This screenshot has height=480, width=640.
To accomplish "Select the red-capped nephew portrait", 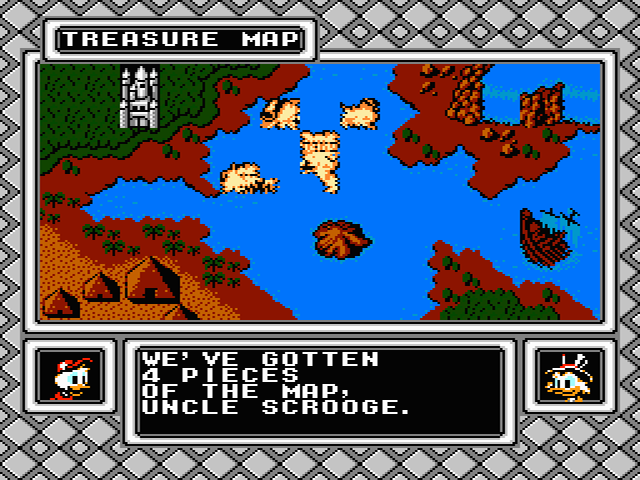I will click(72, 378).
